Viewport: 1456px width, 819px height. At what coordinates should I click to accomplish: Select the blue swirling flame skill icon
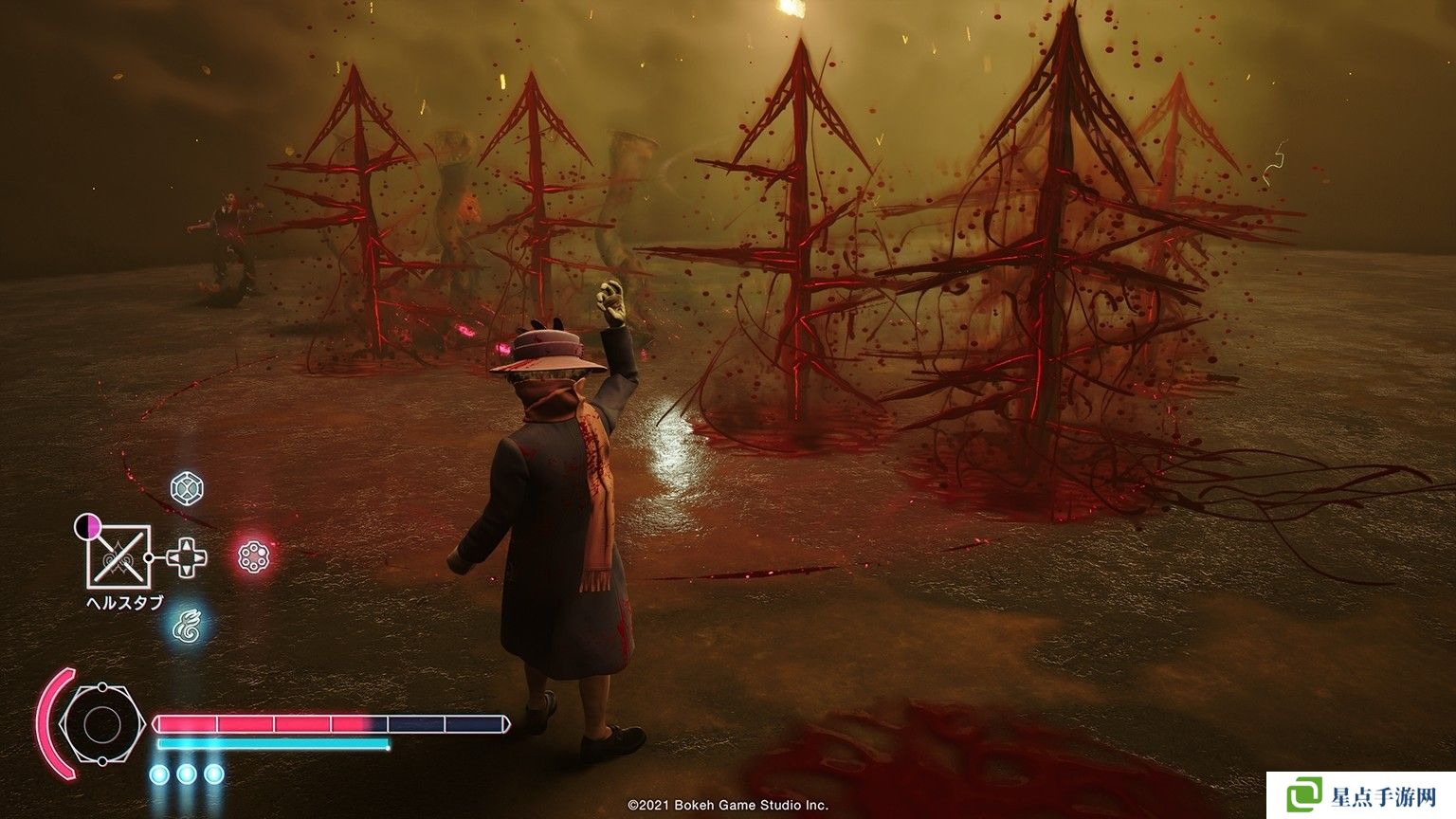click(187, 625)
